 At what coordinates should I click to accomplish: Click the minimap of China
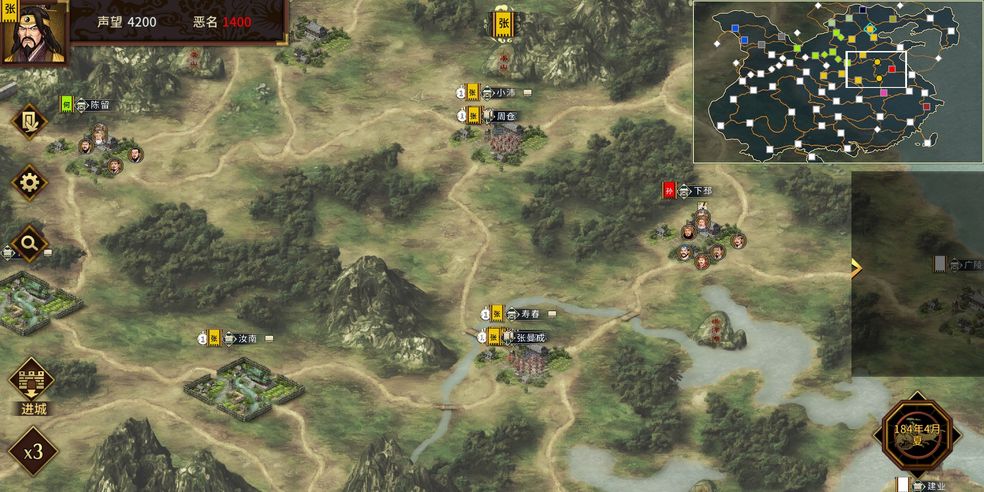click(x=837, y=81)
